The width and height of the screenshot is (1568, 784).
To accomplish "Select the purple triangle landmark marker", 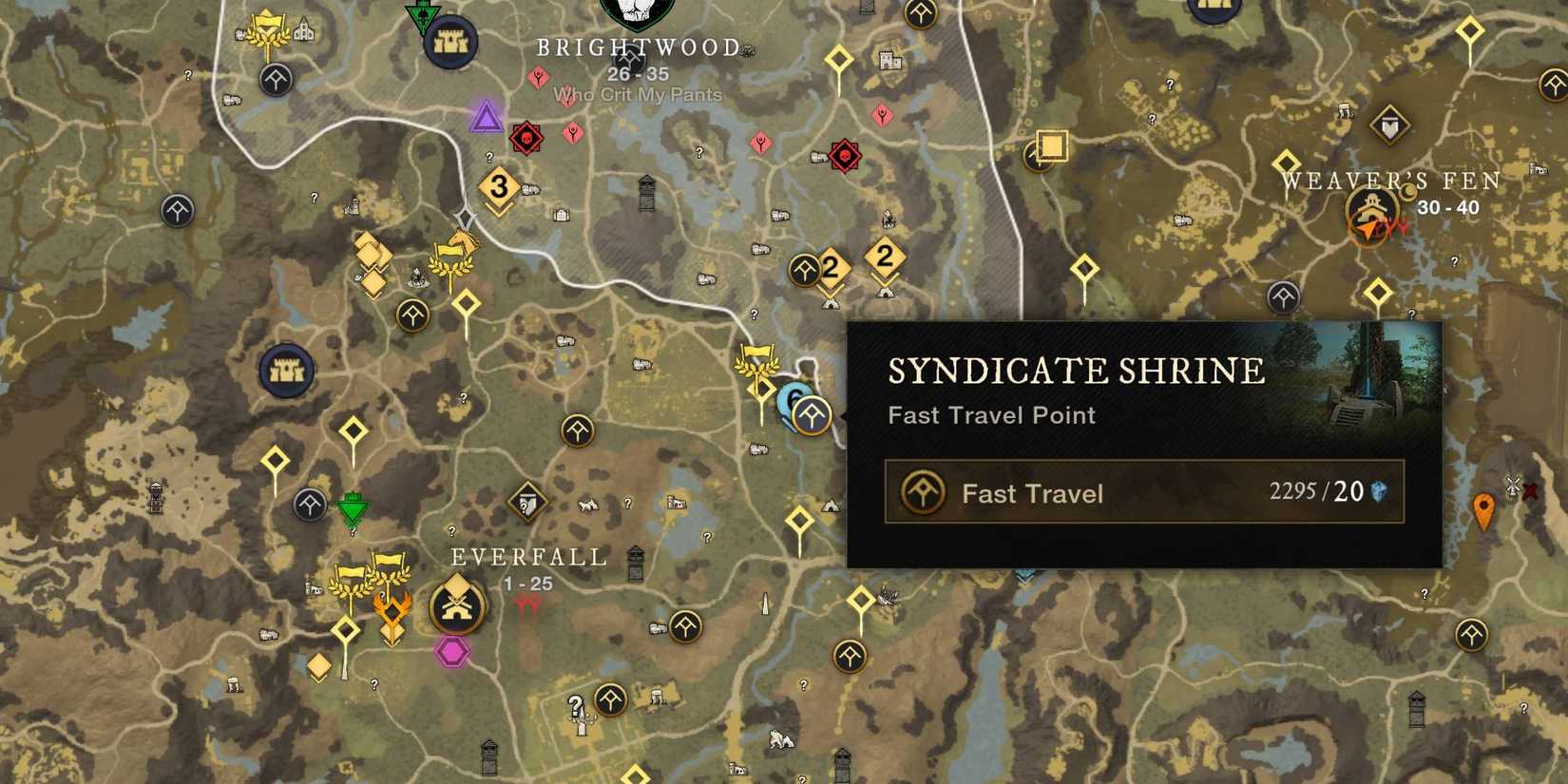I will click(488, 116).
